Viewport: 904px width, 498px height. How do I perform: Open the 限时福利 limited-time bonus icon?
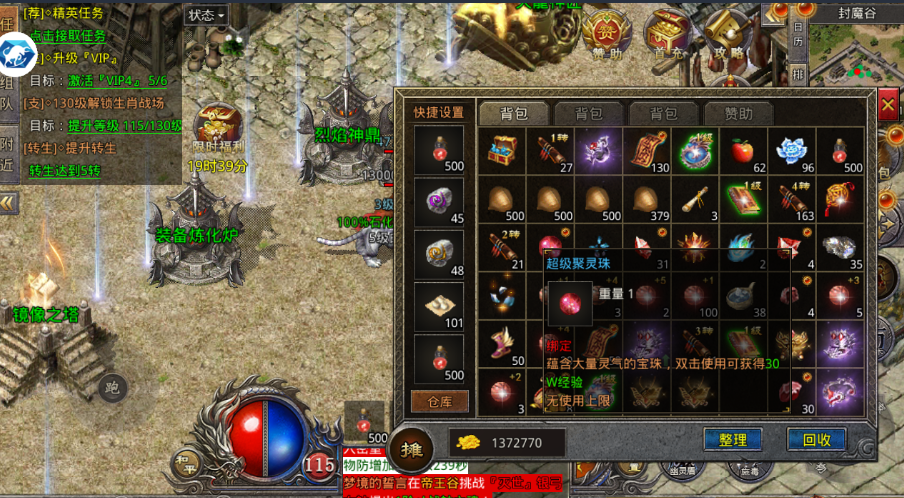(x=216, y=126)
